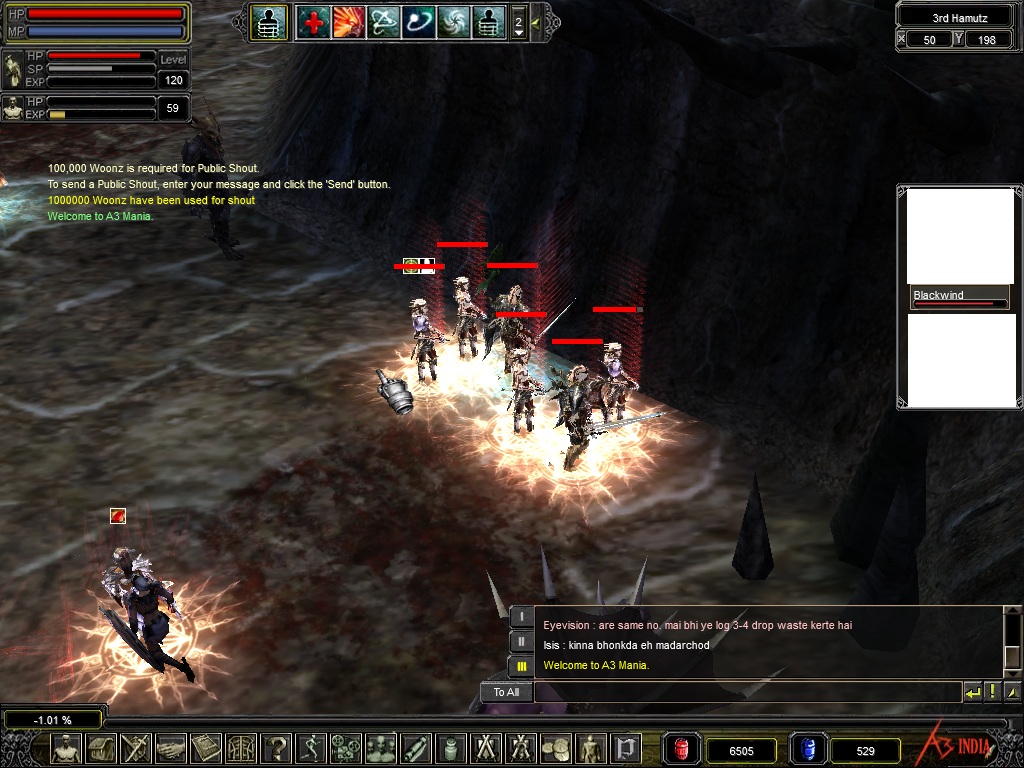Screen dimensions: 1024x768
Task: Use the red HP potion slot
Action: pos(682,749)
